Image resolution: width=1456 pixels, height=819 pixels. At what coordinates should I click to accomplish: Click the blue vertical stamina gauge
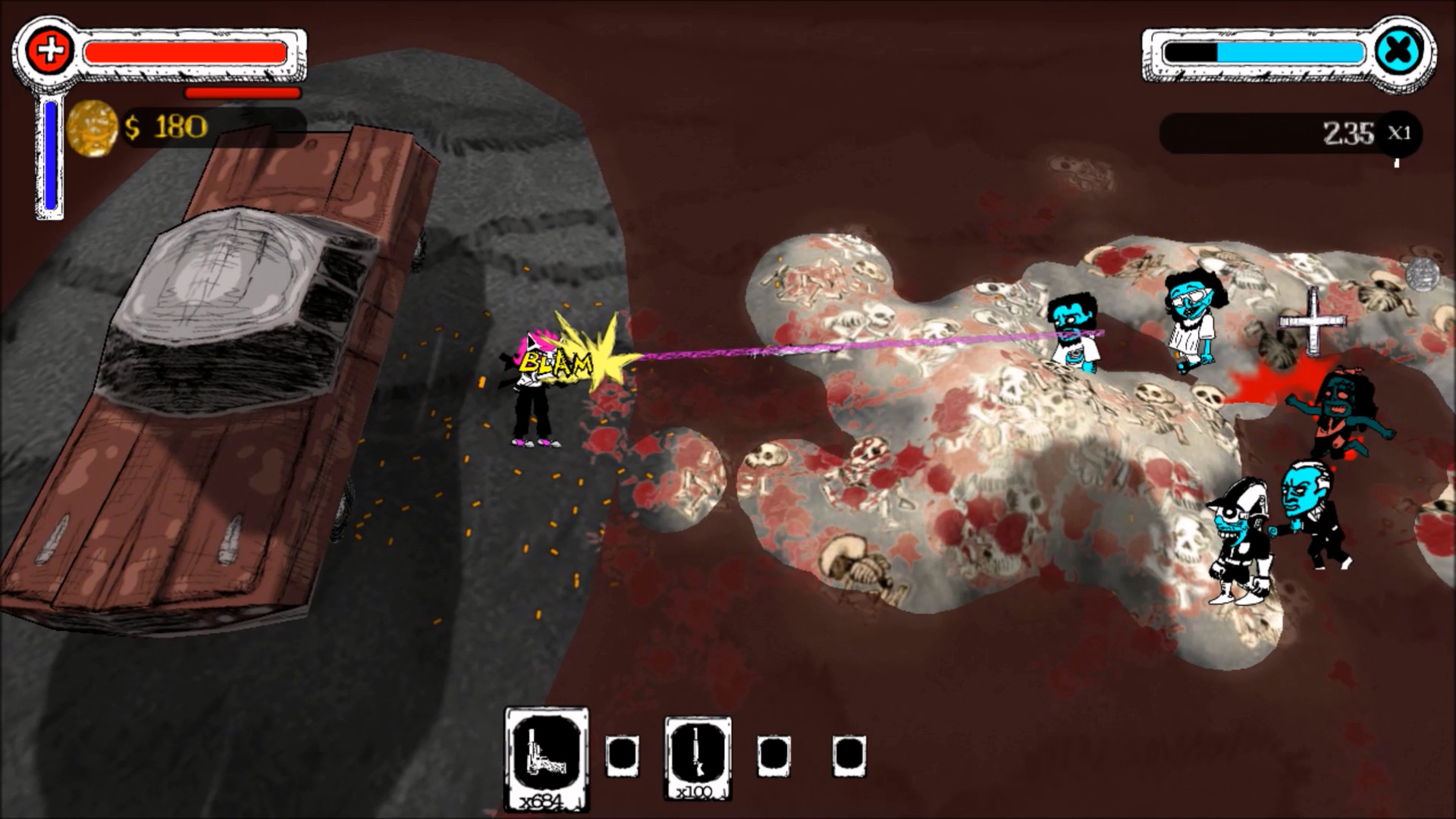(x=49, y=155)
